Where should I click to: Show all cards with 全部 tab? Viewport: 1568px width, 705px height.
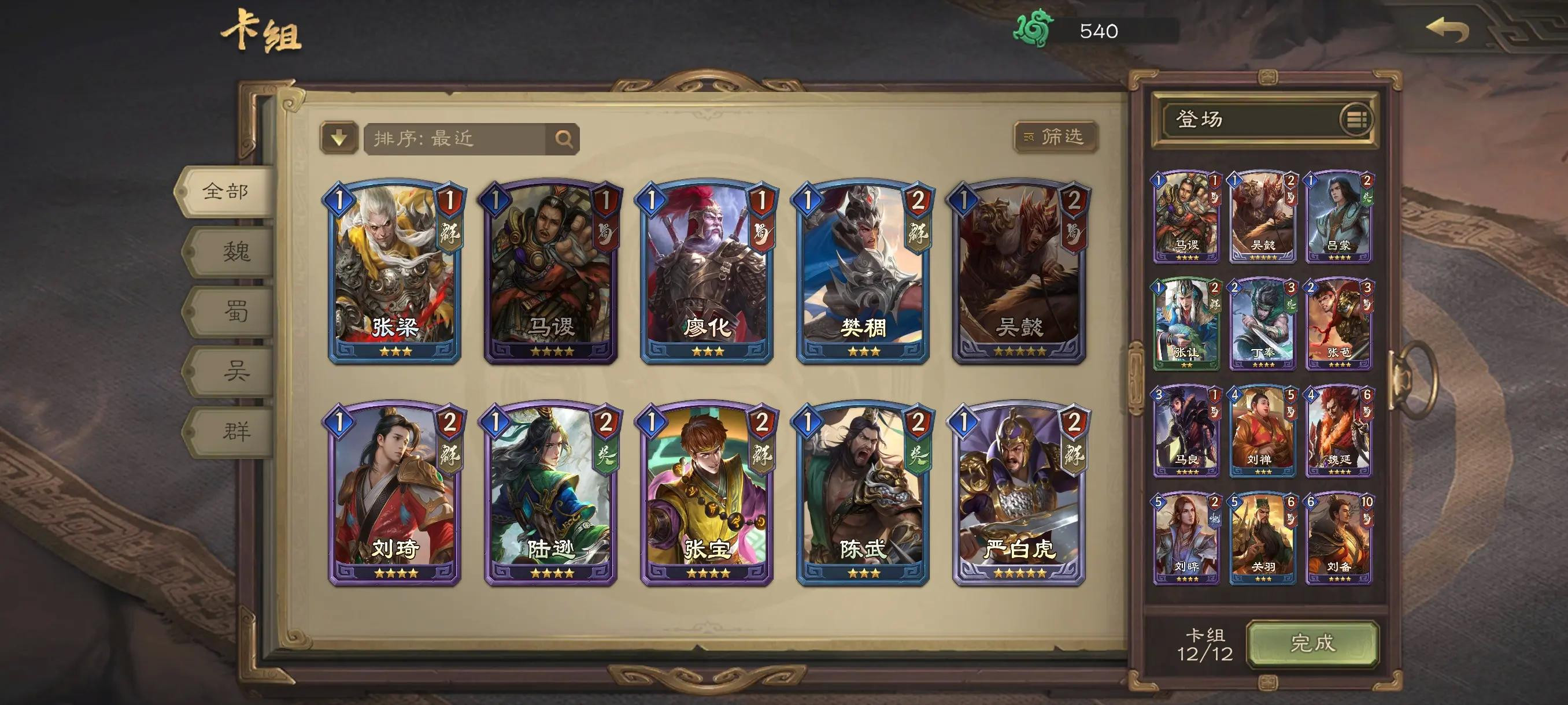point(225,192)
